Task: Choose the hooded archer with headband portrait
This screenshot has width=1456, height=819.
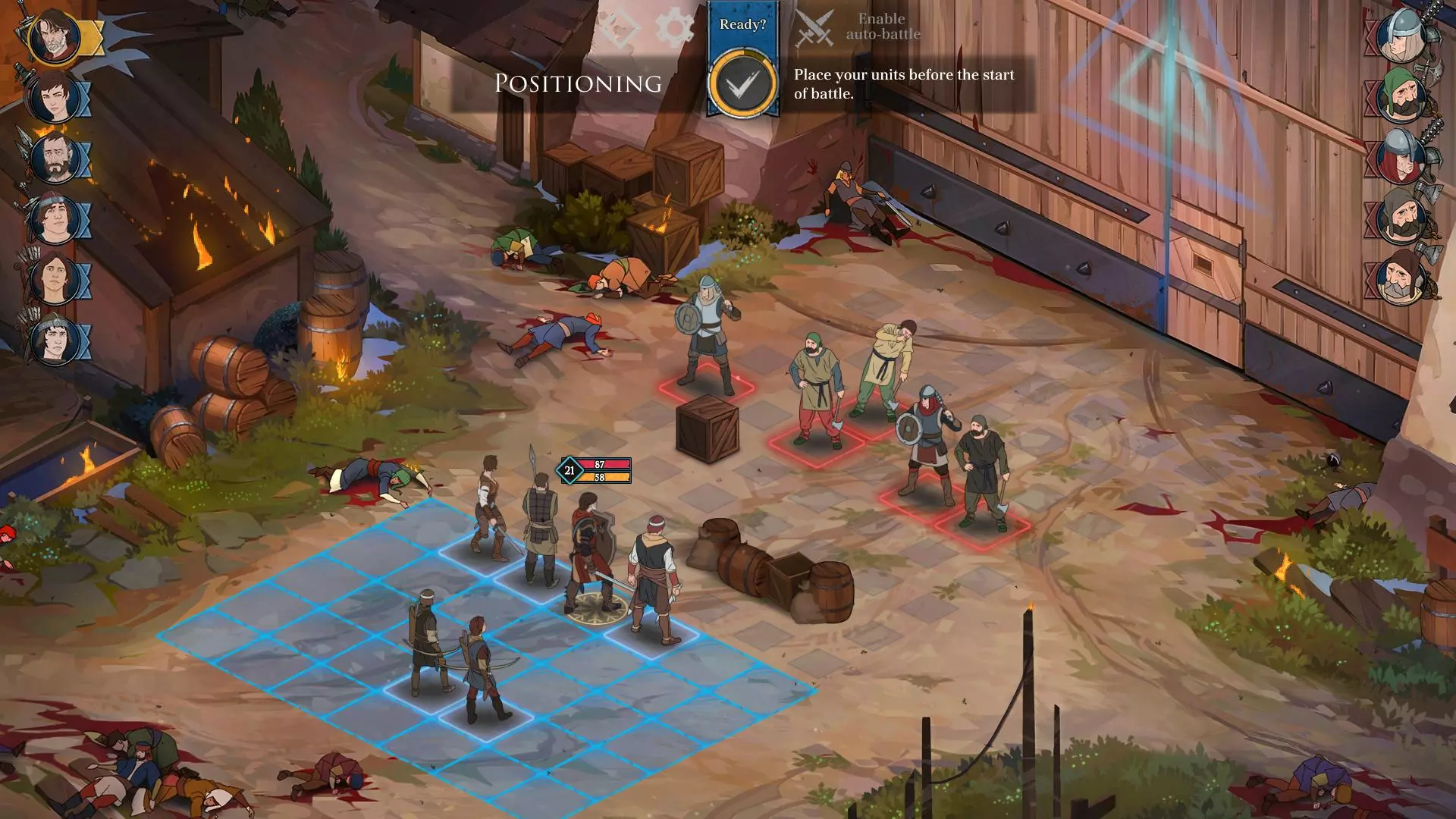Action: 55,340
